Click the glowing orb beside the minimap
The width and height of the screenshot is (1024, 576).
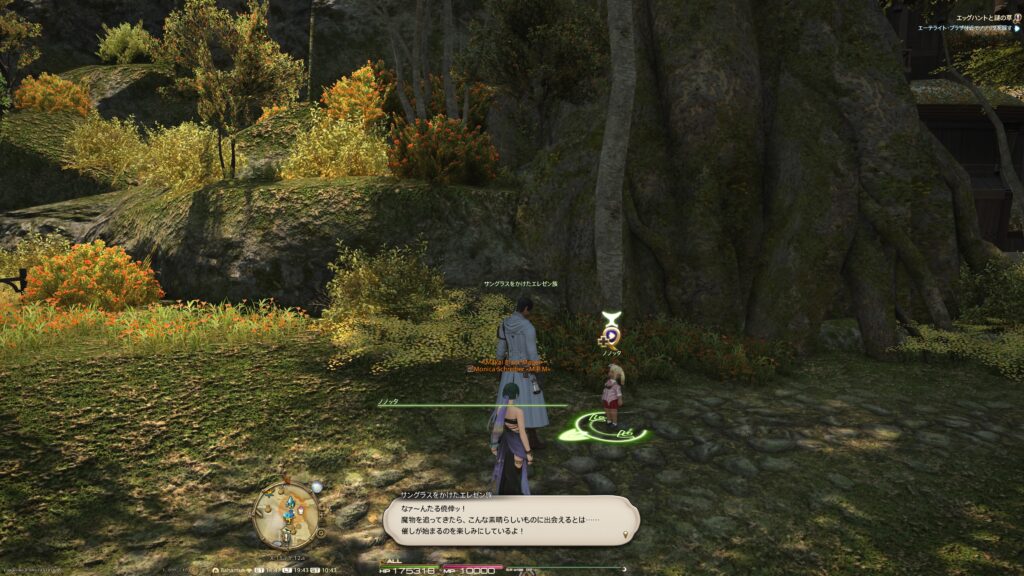pyautogui.click(x=316, y=487)
